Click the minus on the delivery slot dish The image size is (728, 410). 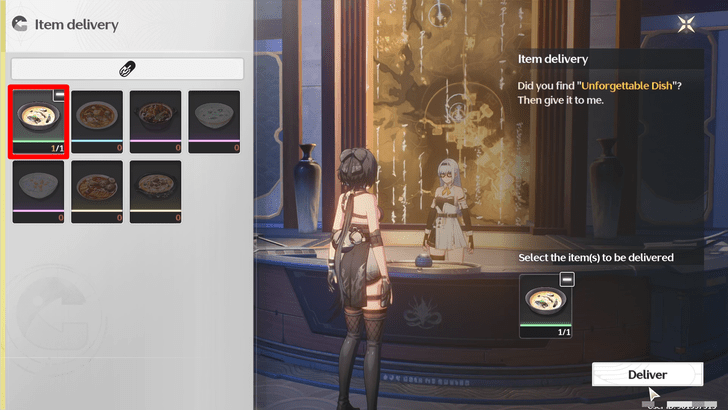point(567,282)
